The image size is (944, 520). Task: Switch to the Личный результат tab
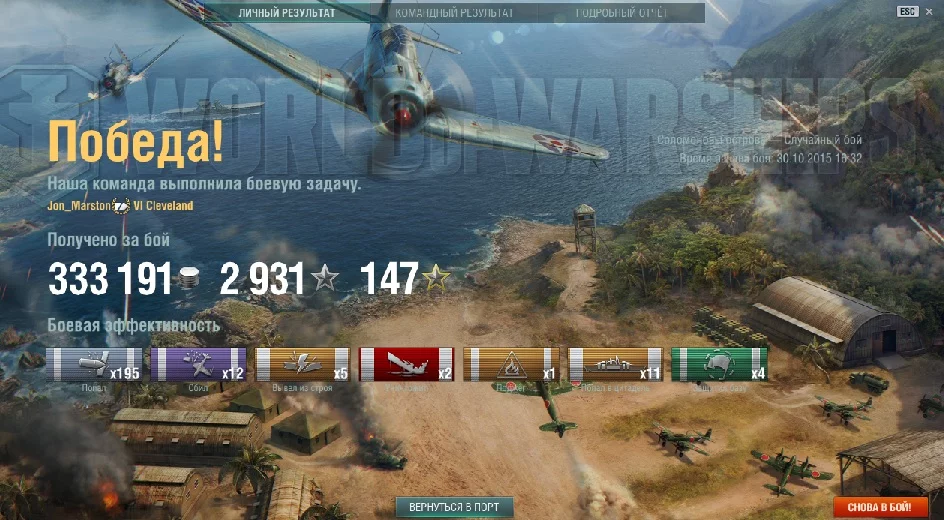(x=287, y=13)
